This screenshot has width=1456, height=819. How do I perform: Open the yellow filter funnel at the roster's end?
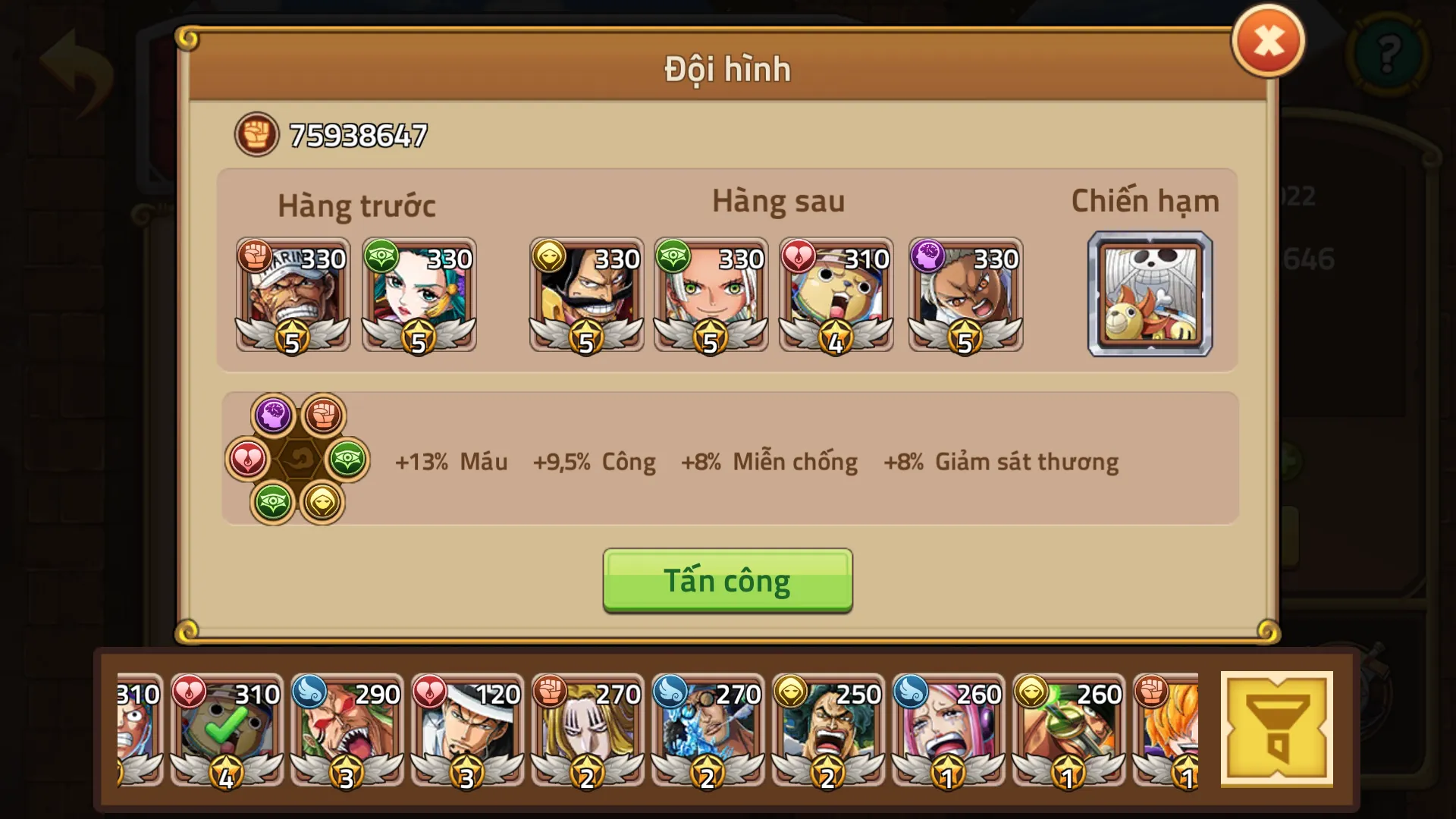1278,728
